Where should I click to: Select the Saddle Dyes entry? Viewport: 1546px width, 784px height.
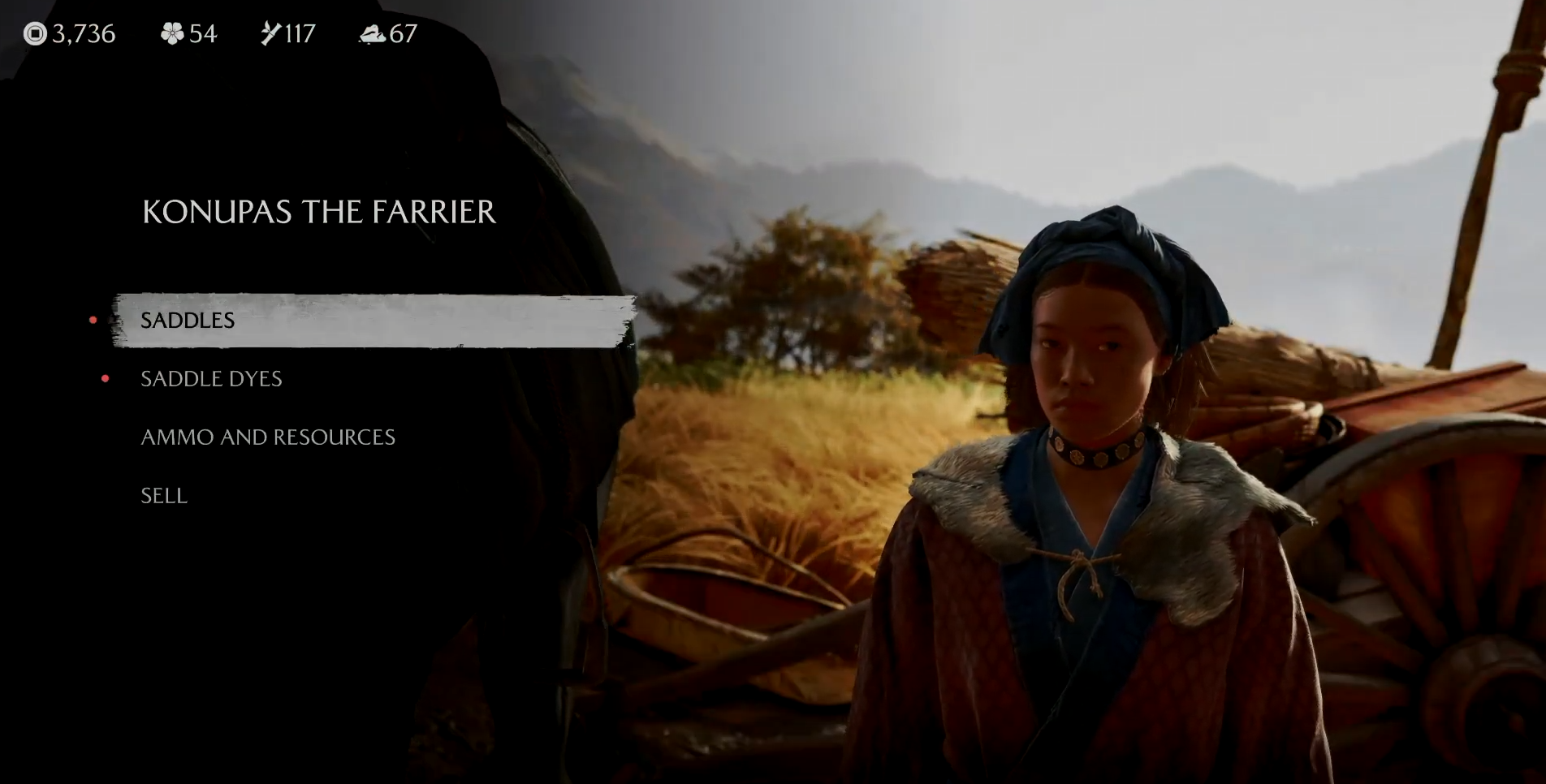[x=211, y=379]
